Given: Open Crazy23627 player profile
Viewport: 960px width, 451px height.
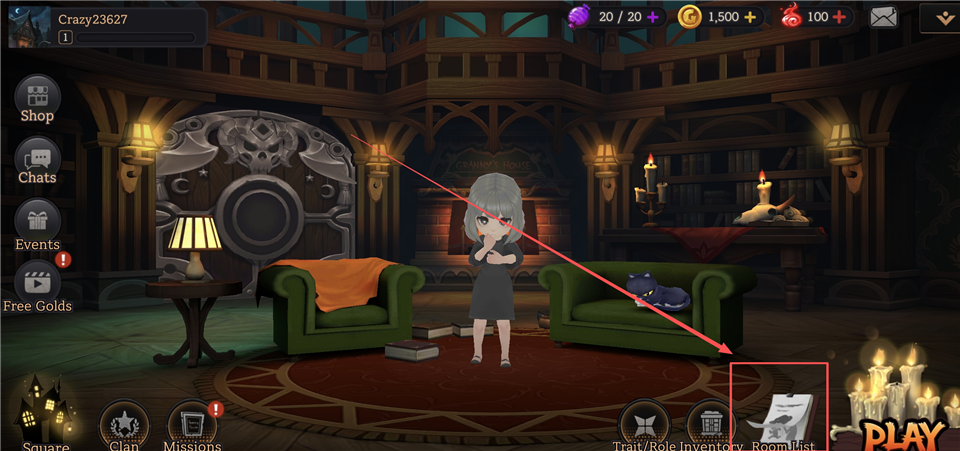Looking at the screenshot, I should (x=30, y=24).
